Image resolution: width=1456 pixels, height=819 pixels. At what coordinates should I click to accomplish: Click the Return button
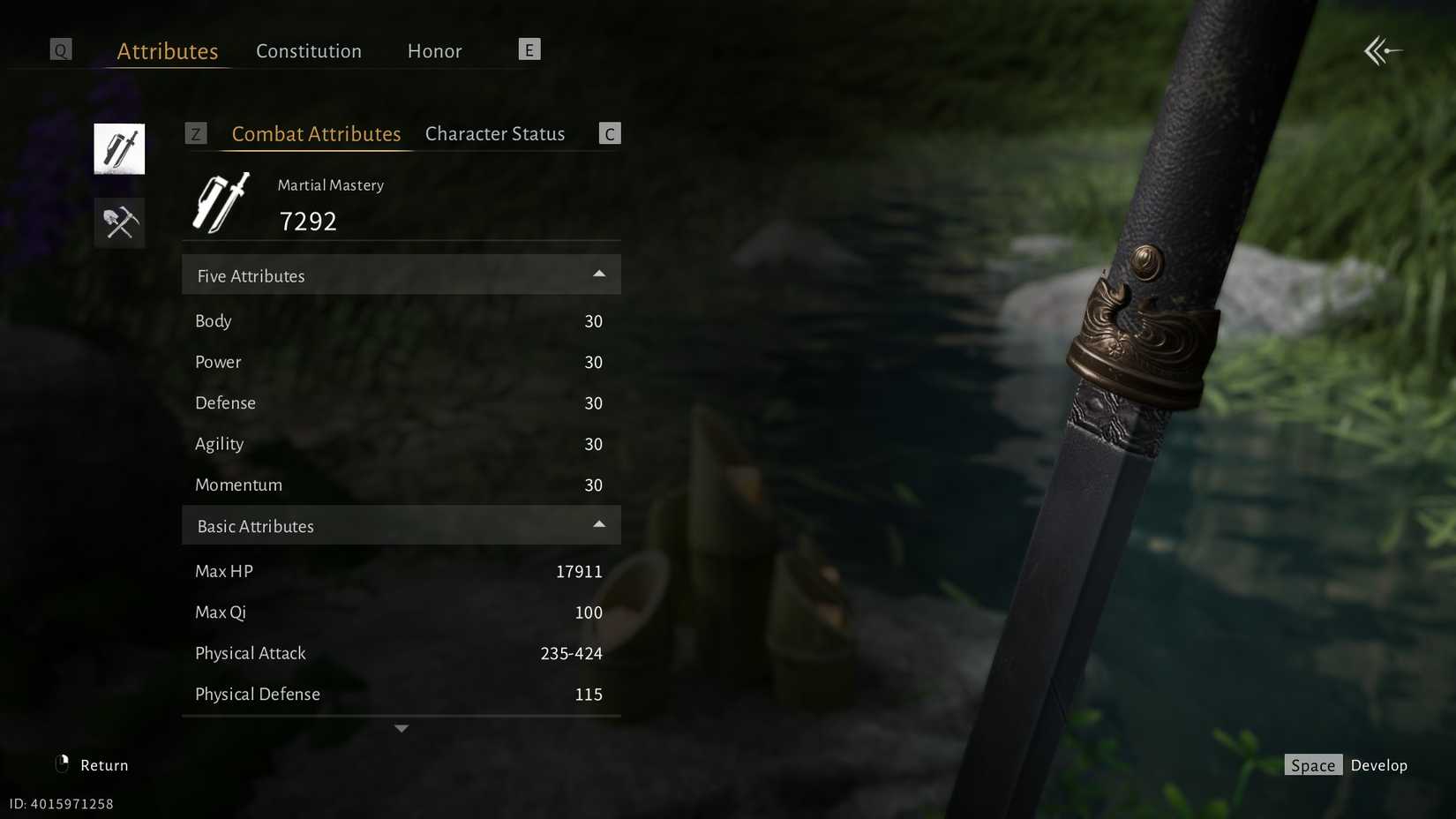click(103, 764)
